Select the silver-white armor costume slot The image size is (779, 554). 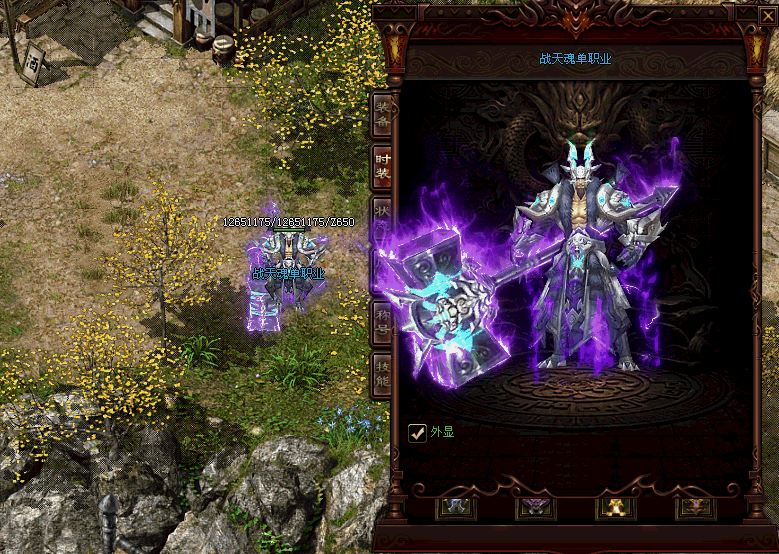pos(456,507)
